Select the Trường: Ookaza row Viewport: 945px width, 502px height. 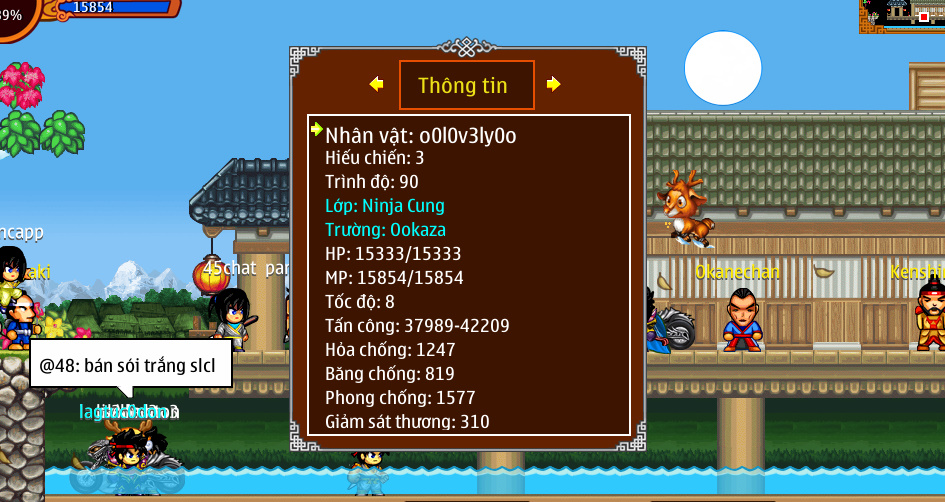click(x=384, y=229)
